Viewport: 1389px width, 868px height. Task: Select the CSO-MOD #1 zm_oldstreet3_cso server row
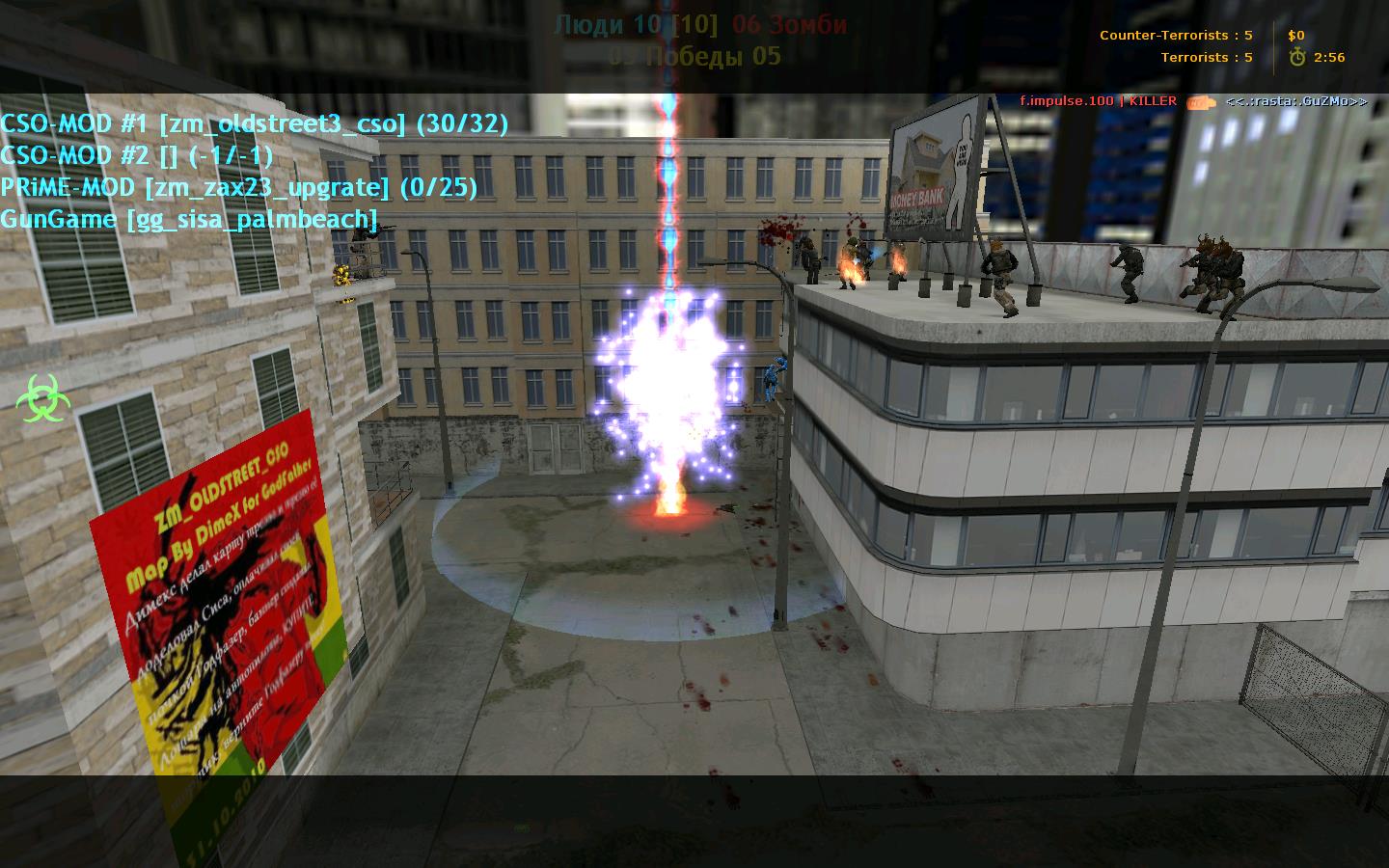coord(254,123)
